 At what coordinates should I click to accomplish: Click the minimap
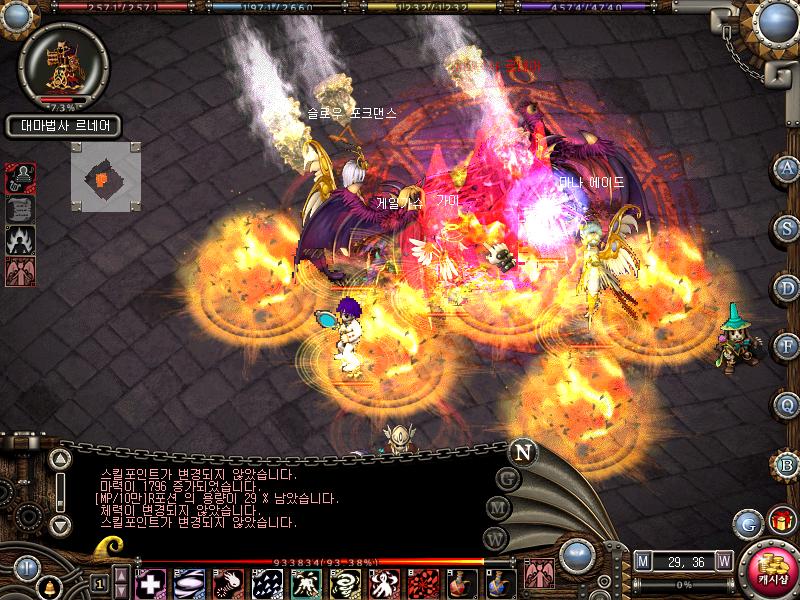105,177
